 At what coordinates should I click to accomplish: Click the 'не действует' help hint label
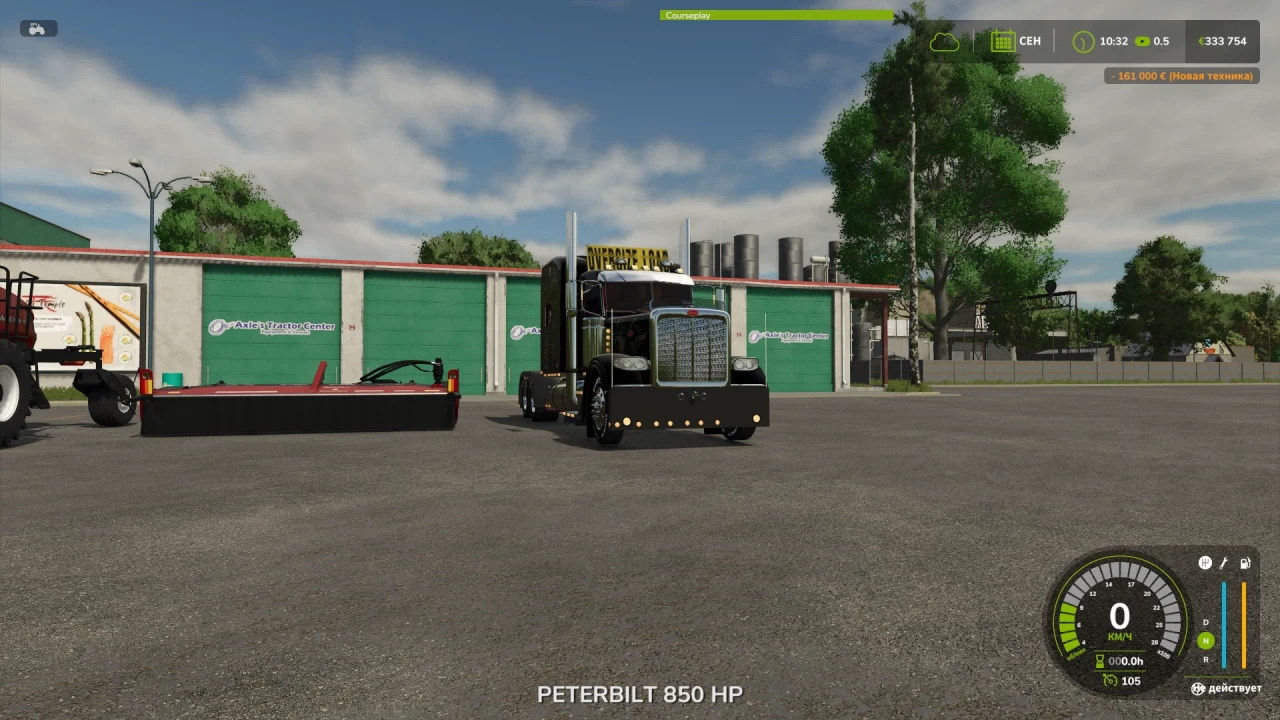tap(1229, 688)
